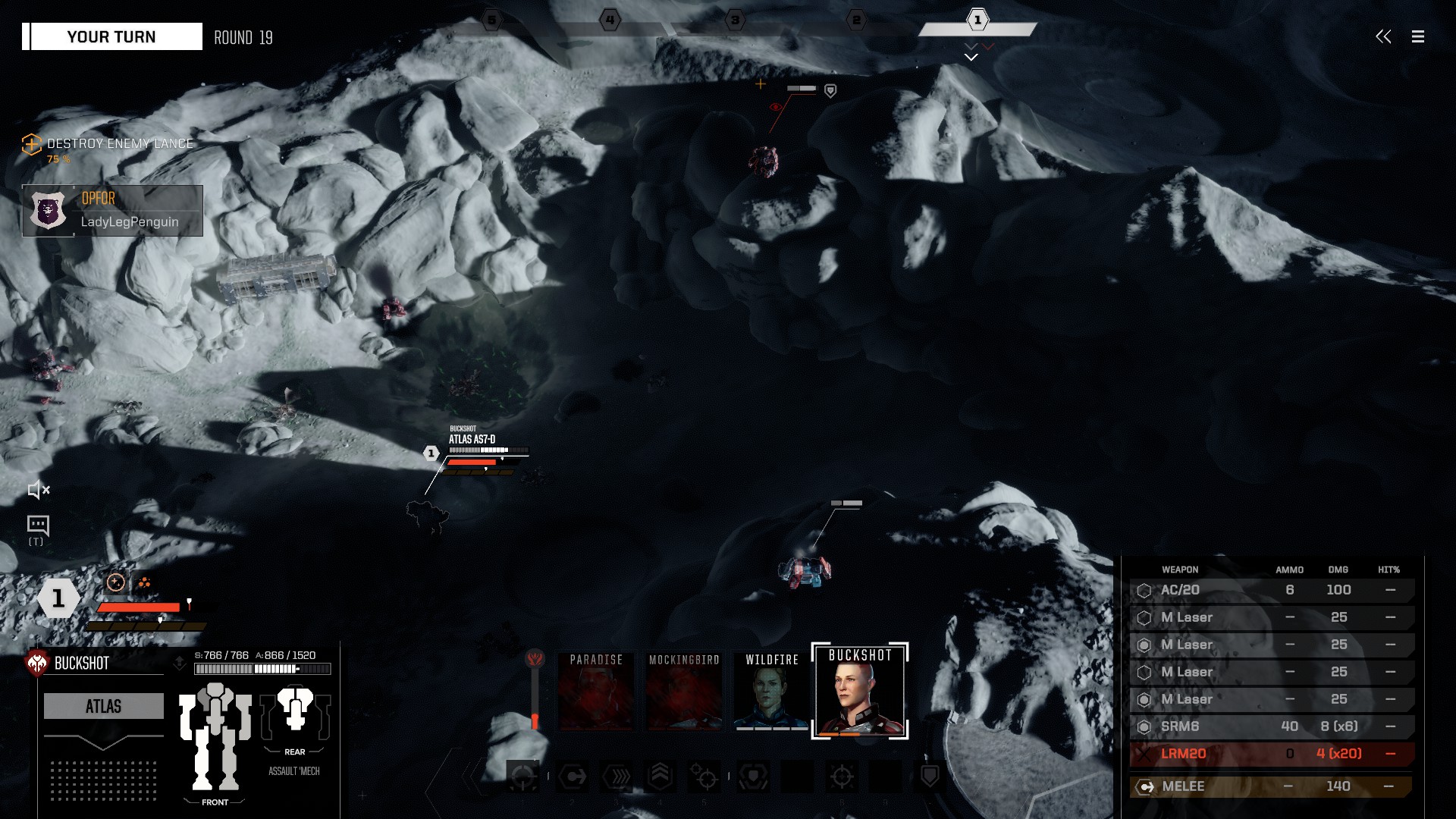1456x819 pixels.
Task: Activate the move arrow action
Action: pyautogui.click(x=572, y=777)
